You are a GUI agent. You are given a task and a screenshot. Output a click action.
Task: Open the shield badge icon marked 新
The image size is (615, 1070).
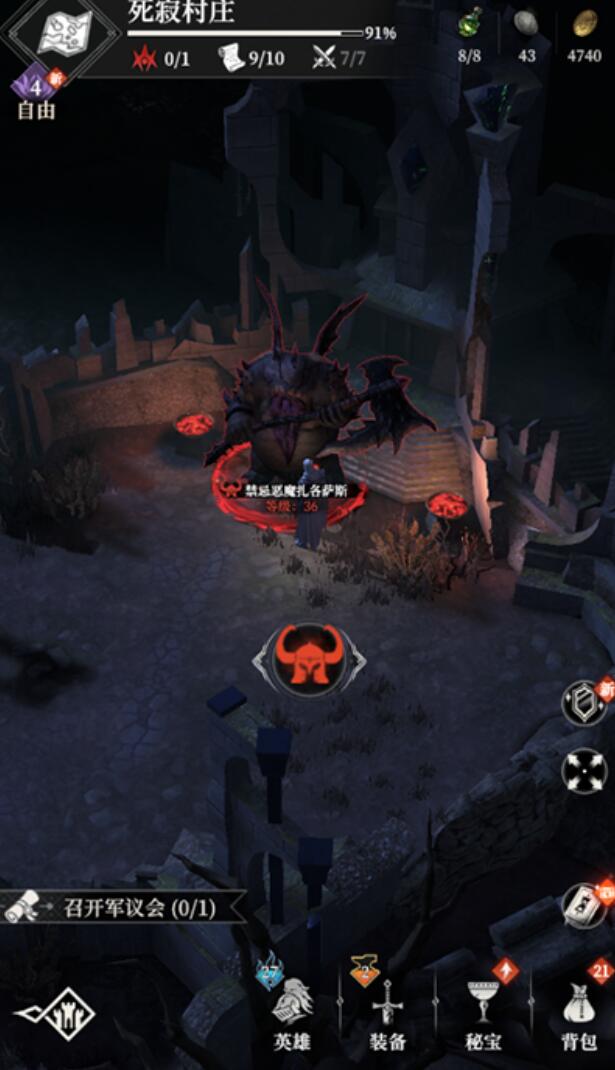(584, 703)
